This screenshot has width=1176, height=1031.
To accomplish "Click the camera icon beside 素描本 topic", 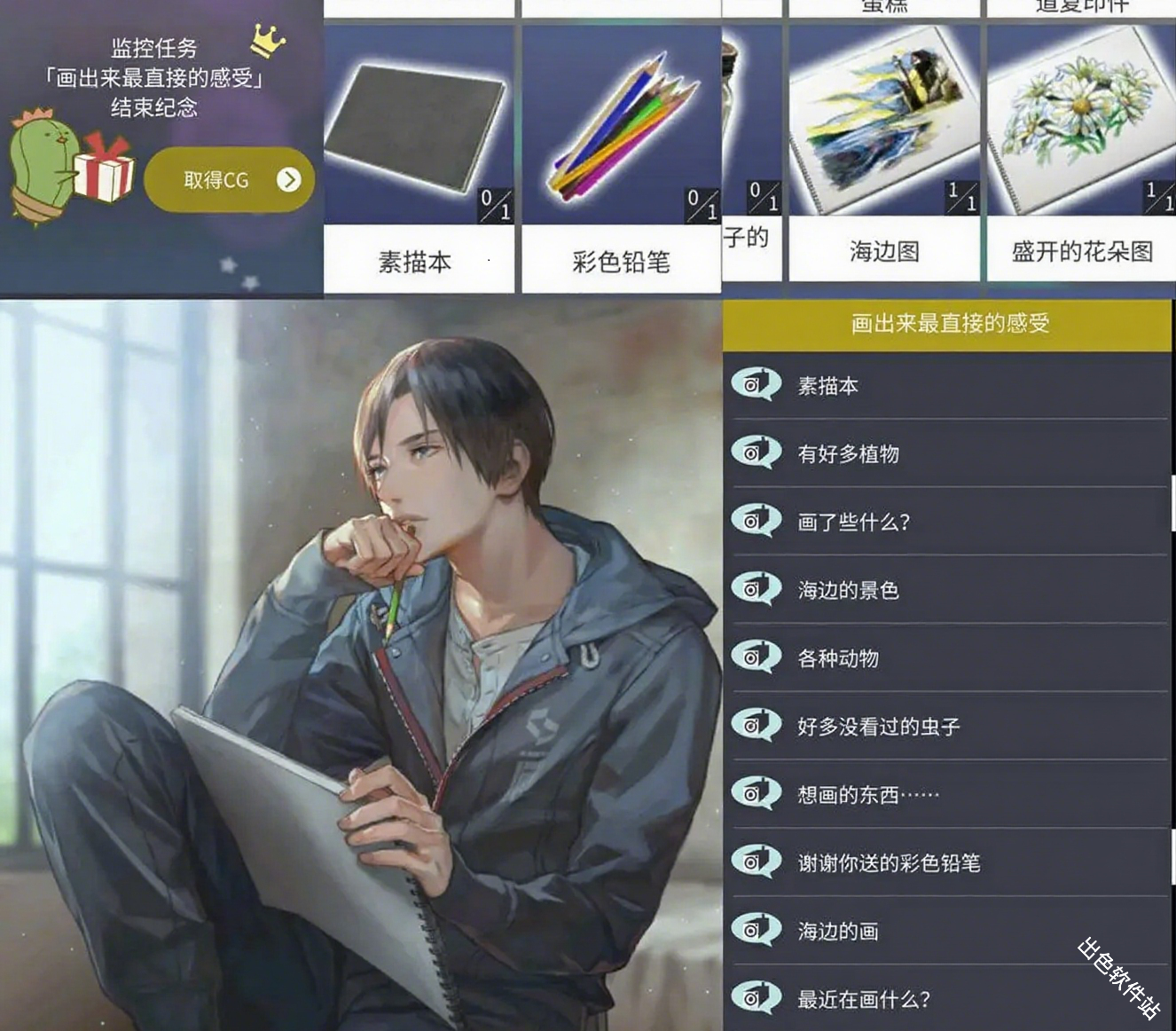I will [x=755, y=385].
